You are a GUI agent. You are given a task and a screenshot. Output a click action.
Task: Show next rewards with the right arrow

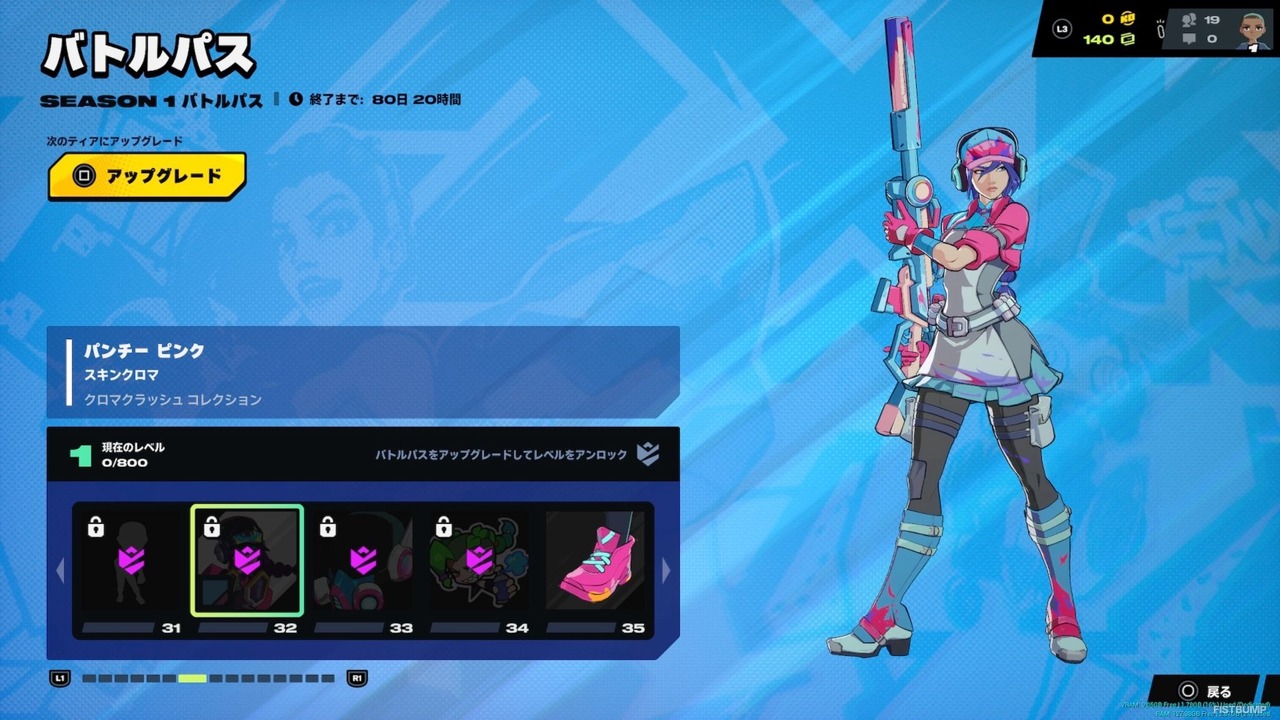(x=667, y=571)
